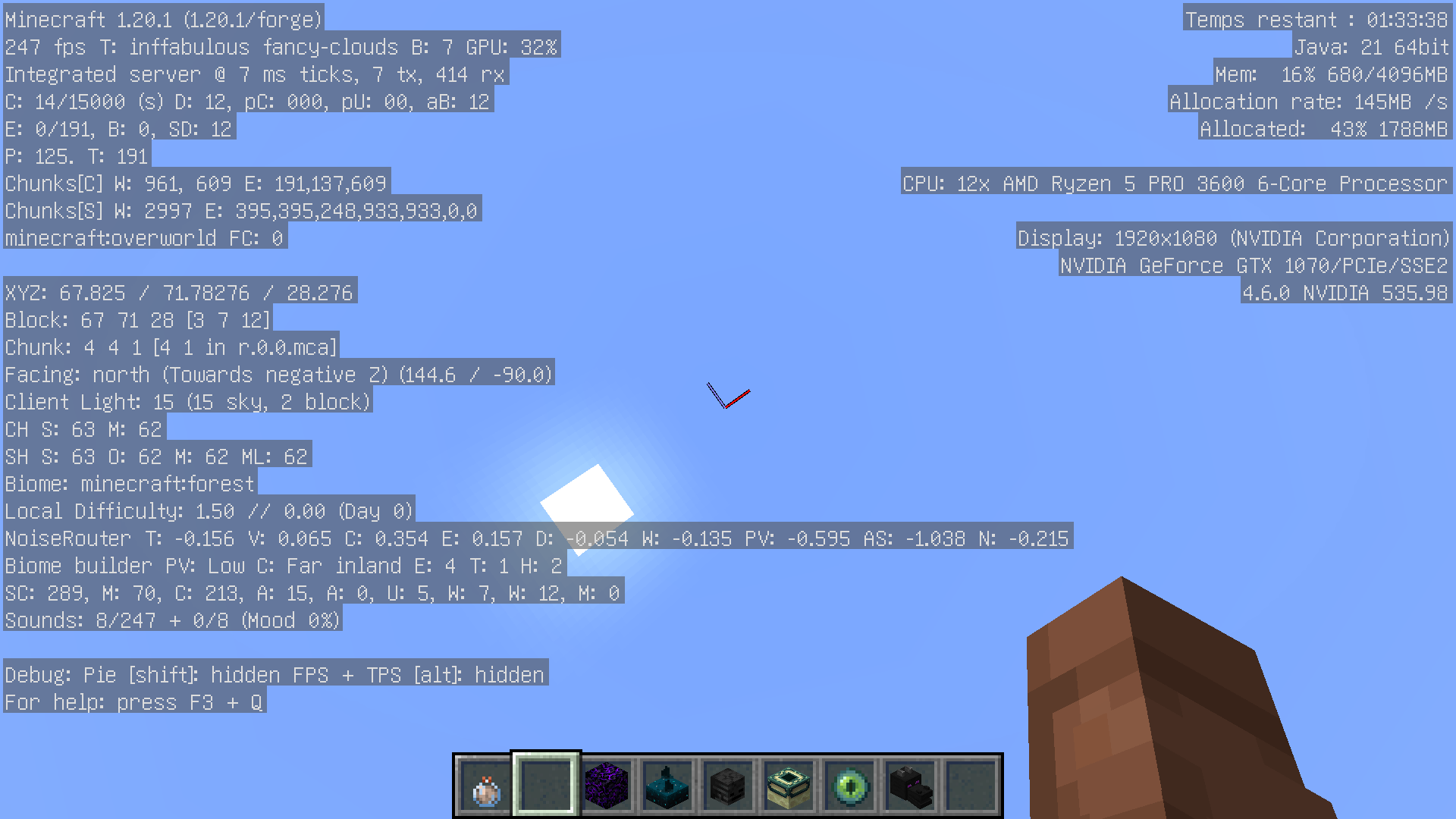
Task: Click the Allocated 43% memory indicator
Action: (x=1323, y=128)
